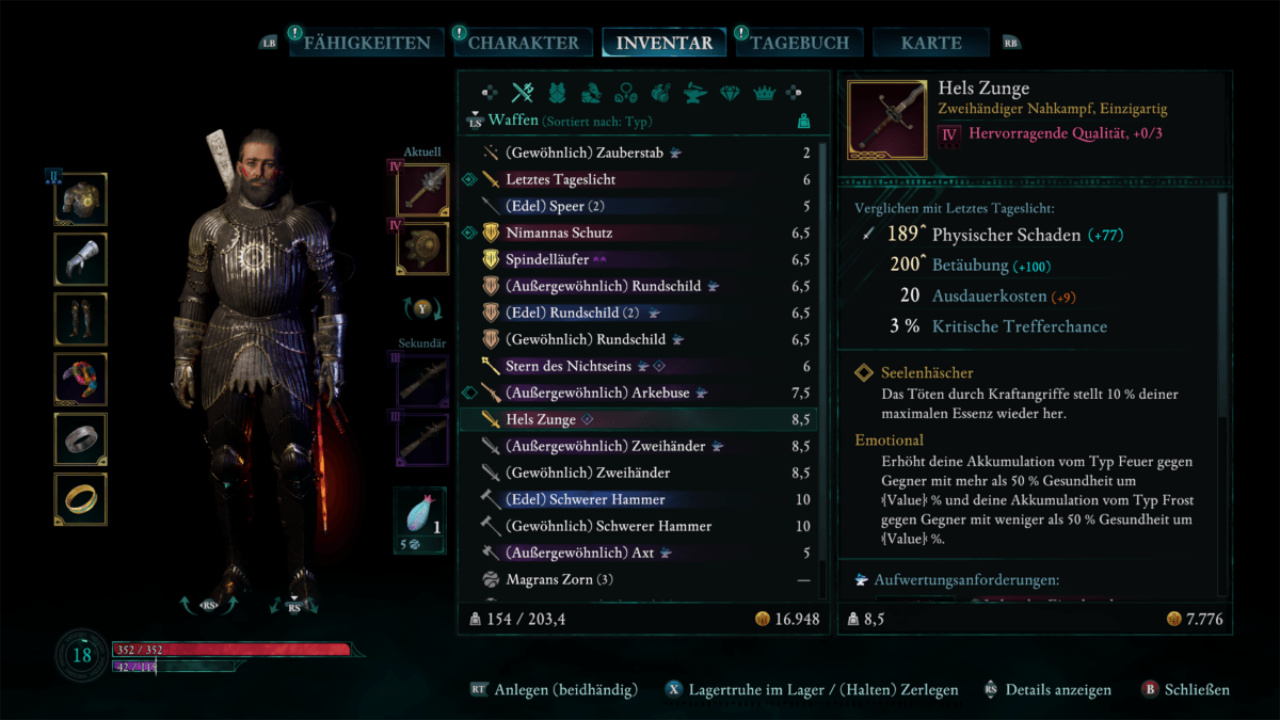
Task: Click the equipped helmet slot
Action: pyautogui.click(x=80, y=200)
